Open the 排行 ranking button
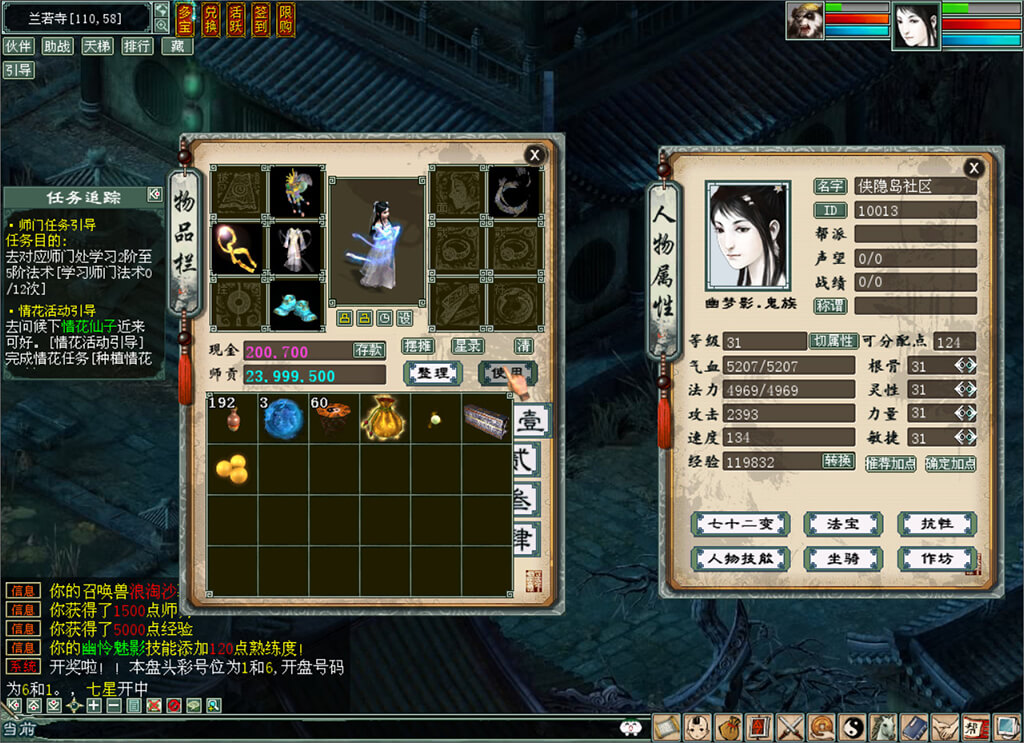1024x743 pixels. [137, 46]
